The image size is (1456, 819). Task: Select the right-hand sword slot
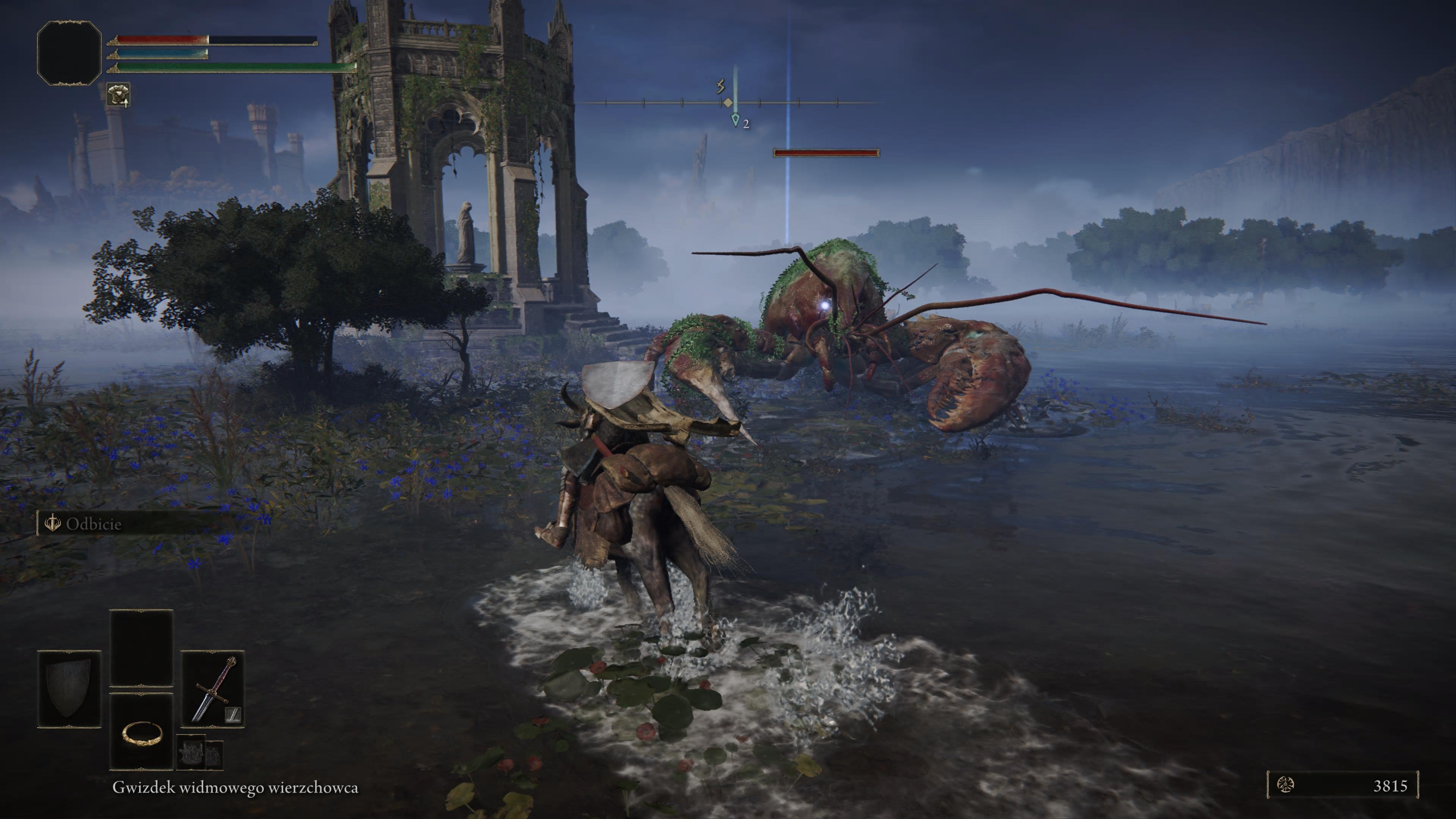click(212, 689)
